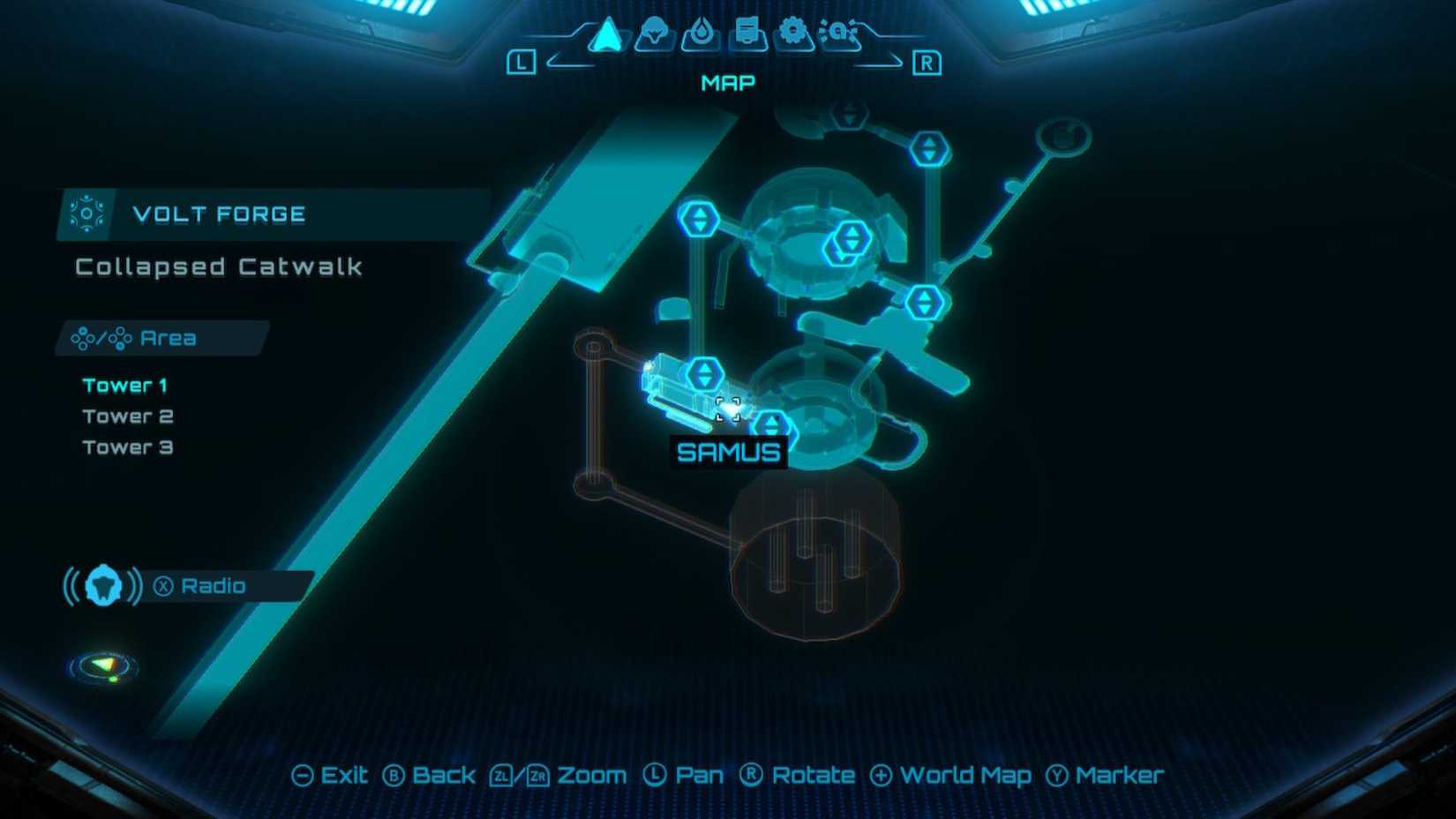Click the Volt Forge emblem icon
The height and width of the screenshot is (819, 1456).
pyautogui.click(x=86, y=213)
